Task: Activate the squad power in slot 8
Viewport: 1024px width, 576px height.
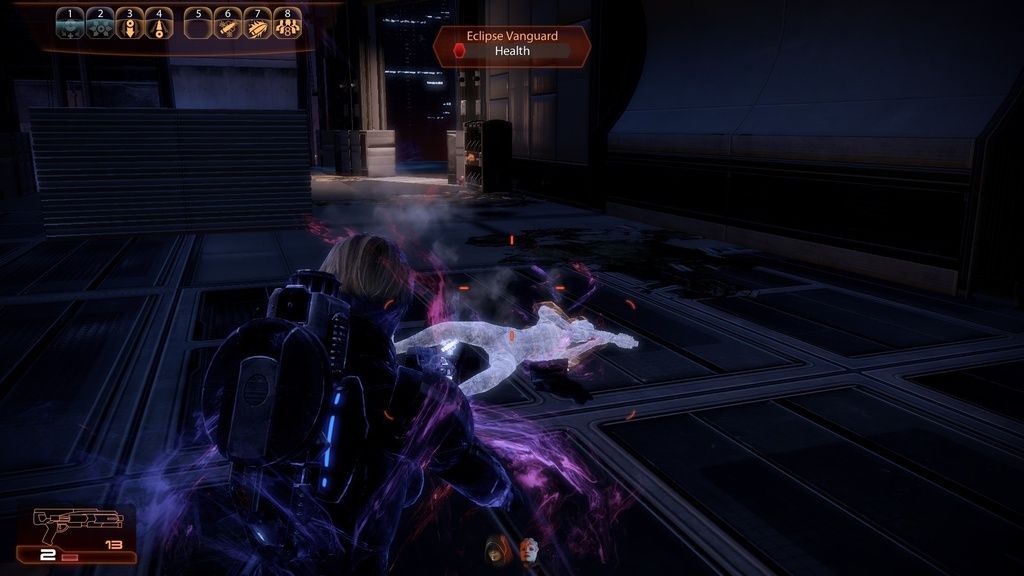Action: pos(288,24)
